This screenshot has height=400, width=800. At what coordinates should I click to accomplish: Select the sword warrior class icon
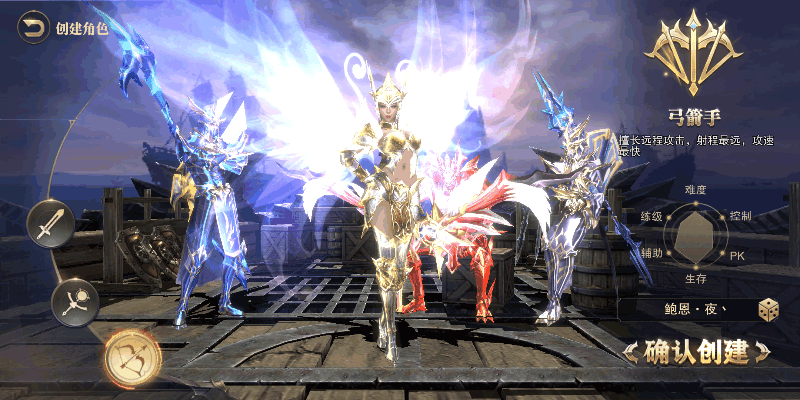(47, 223)
